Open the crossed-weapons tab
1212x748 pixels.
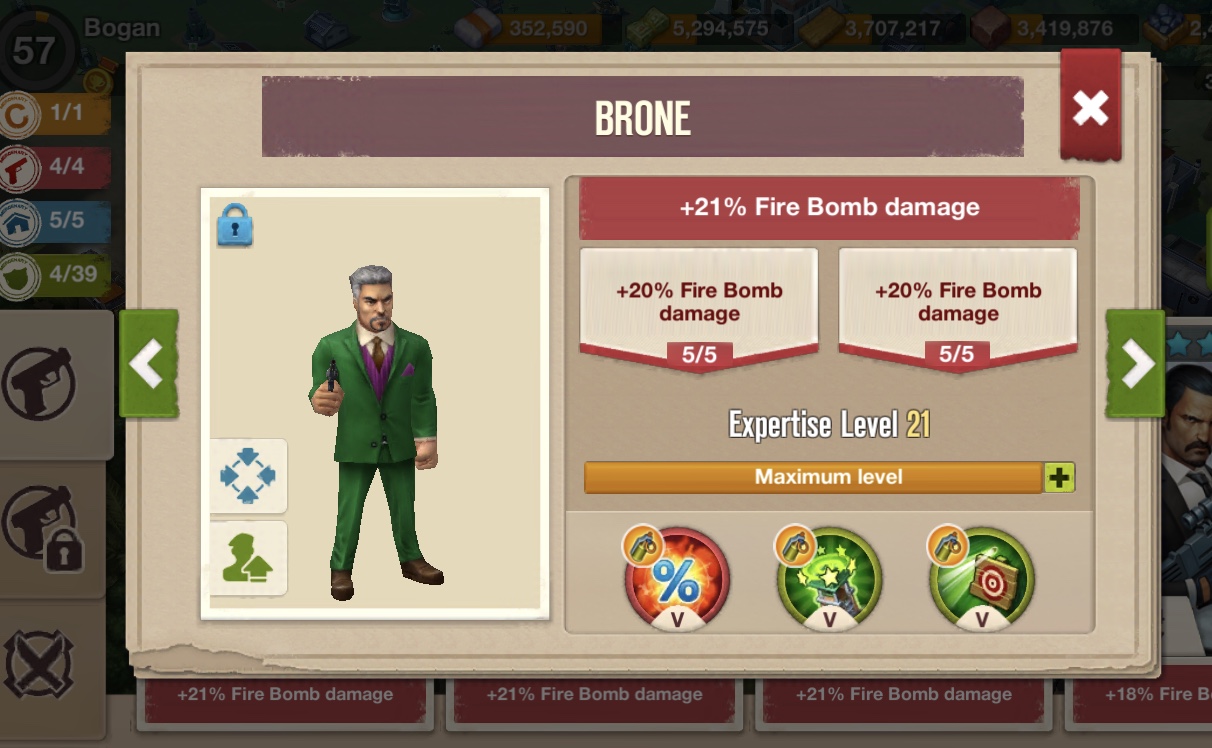point(42,663)
